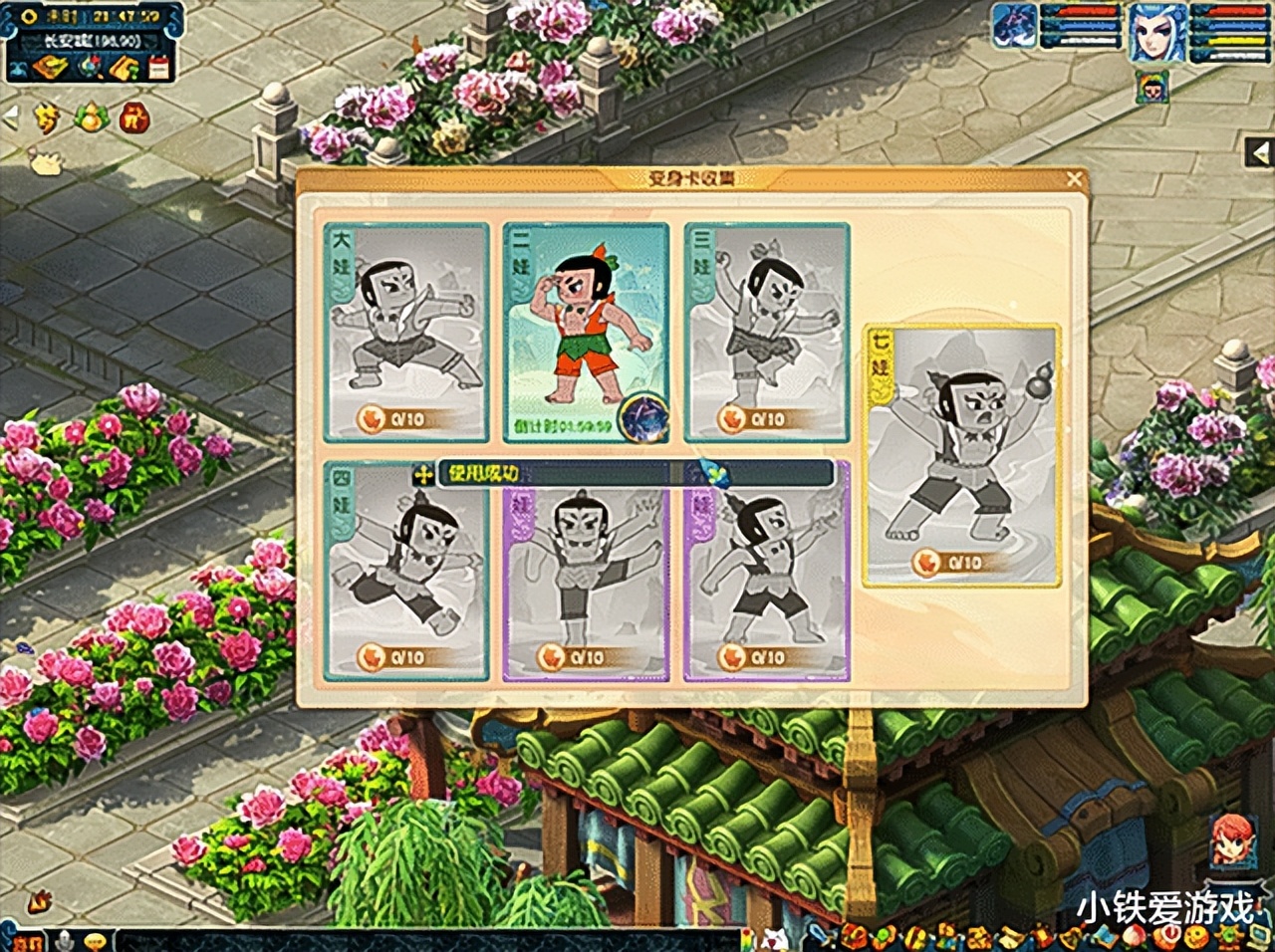Expand the right side panel arrow

tap(1262, 152)
